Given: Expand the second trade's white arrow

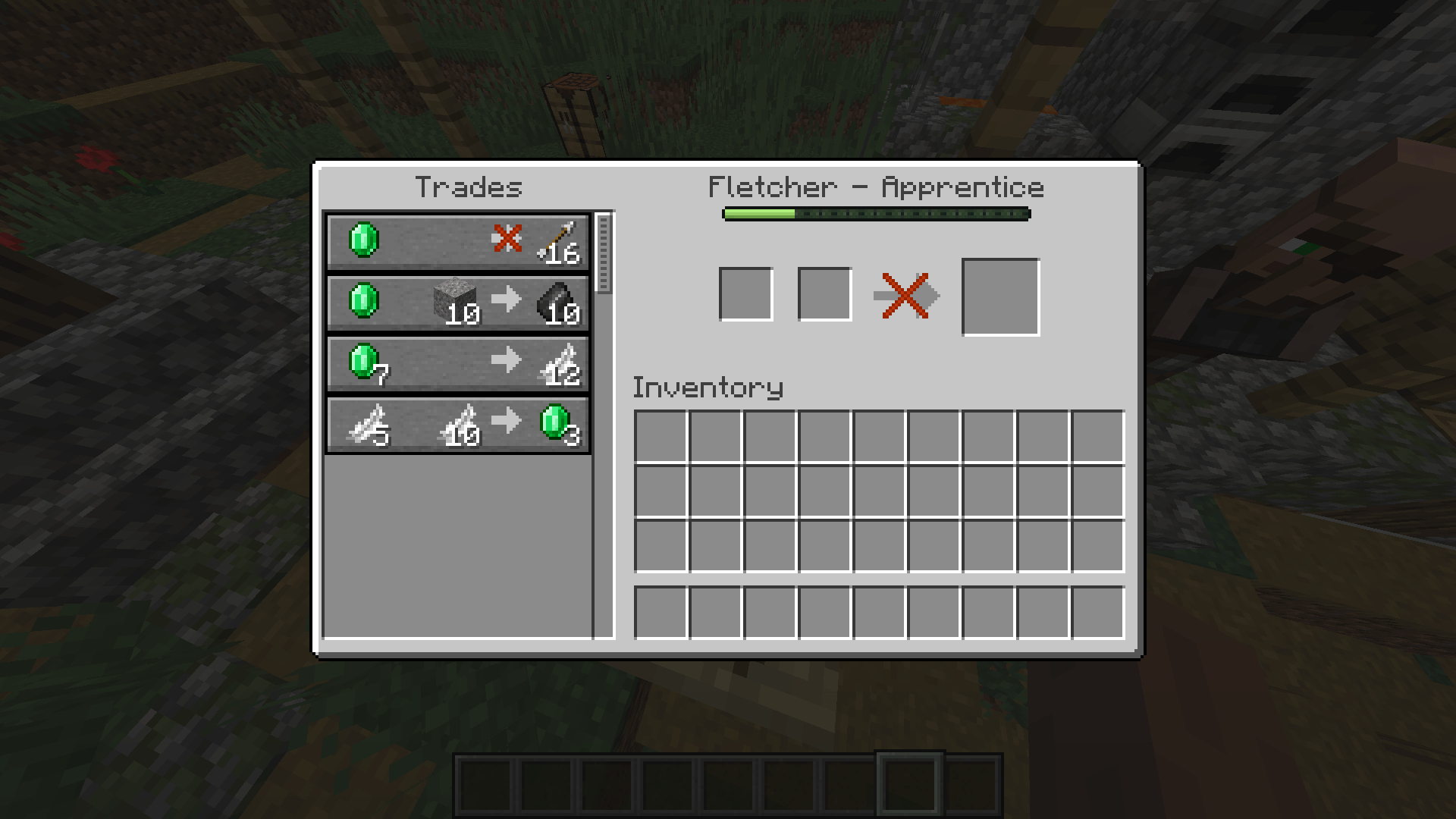Looking at the screenshot, I should [x=507, y=300].
